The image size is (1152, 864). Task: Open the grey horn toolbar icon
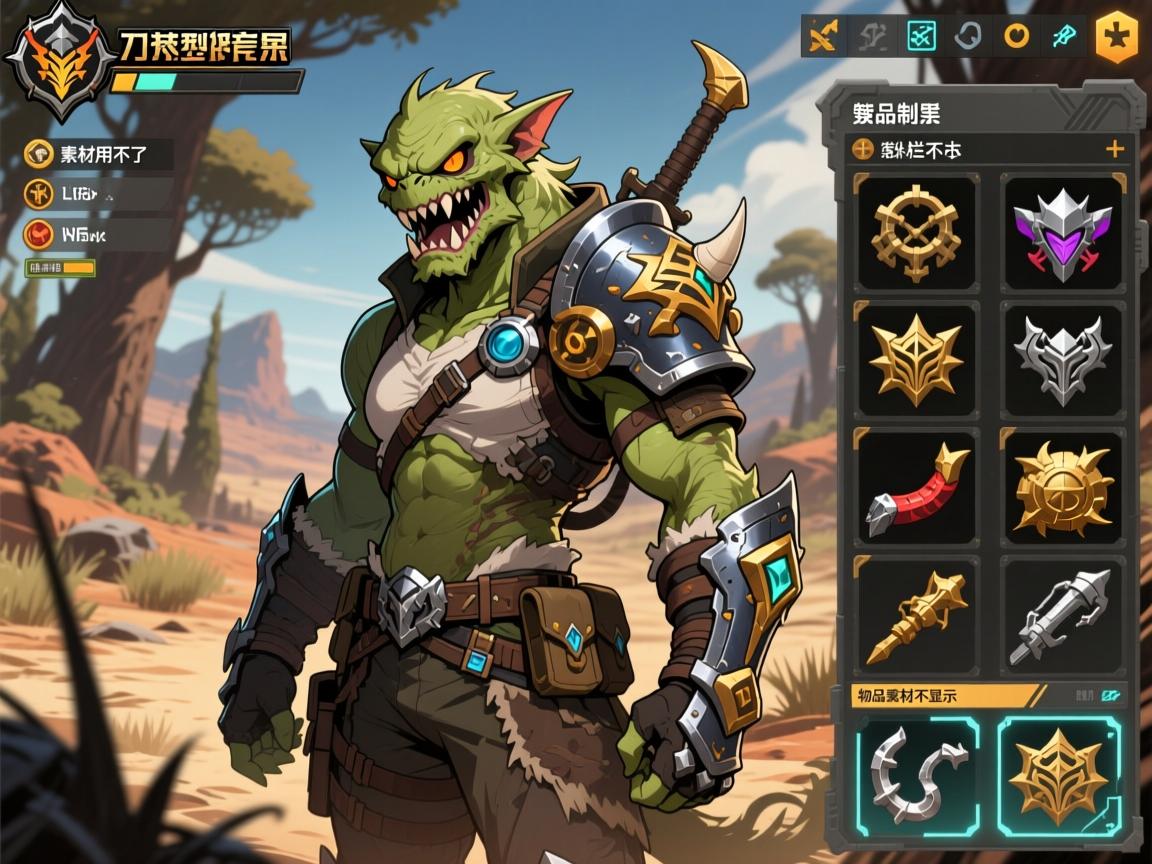pos(968,37)
